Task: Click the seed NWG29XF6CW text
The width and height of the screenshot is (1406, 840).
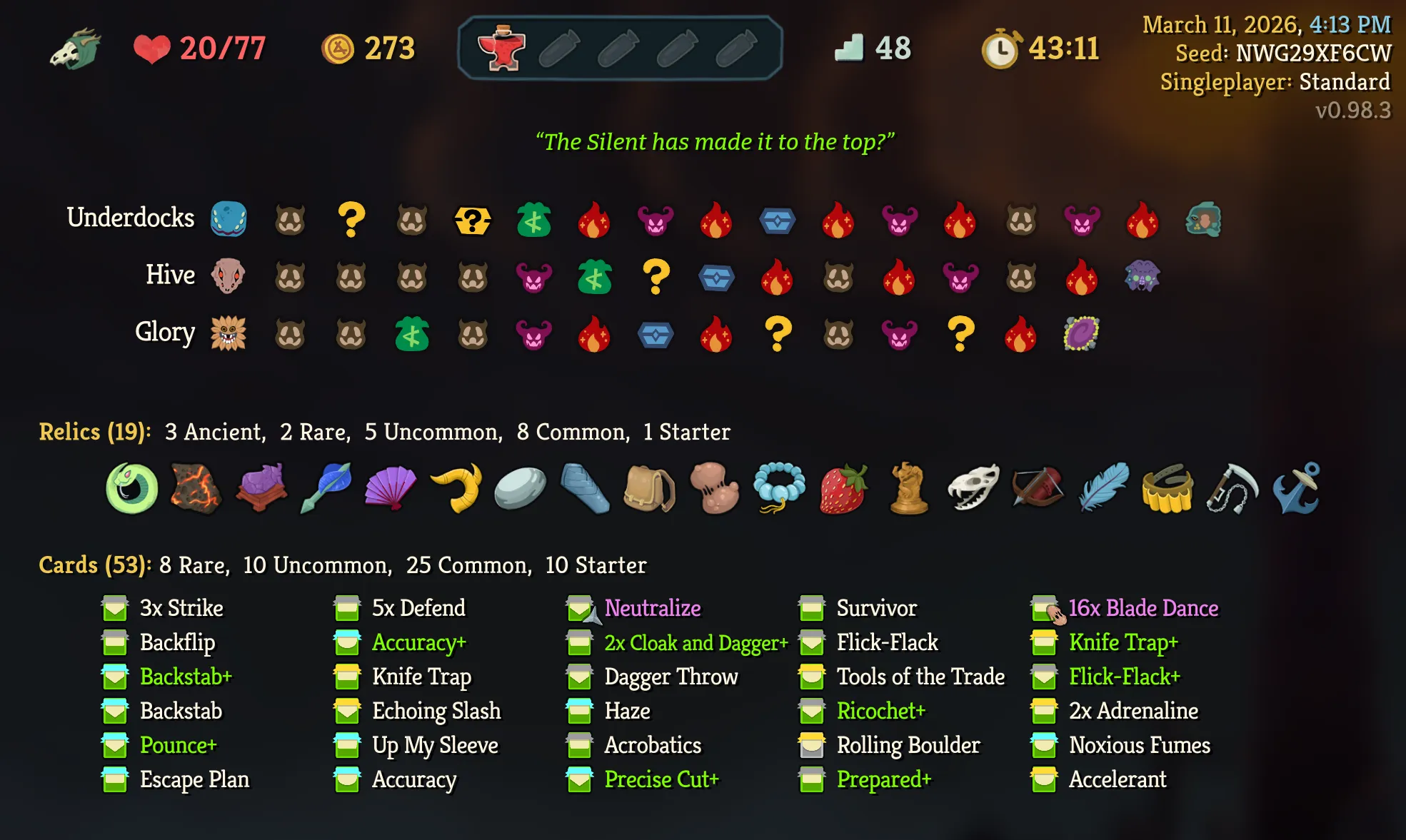Action: tap(1312, 51)
